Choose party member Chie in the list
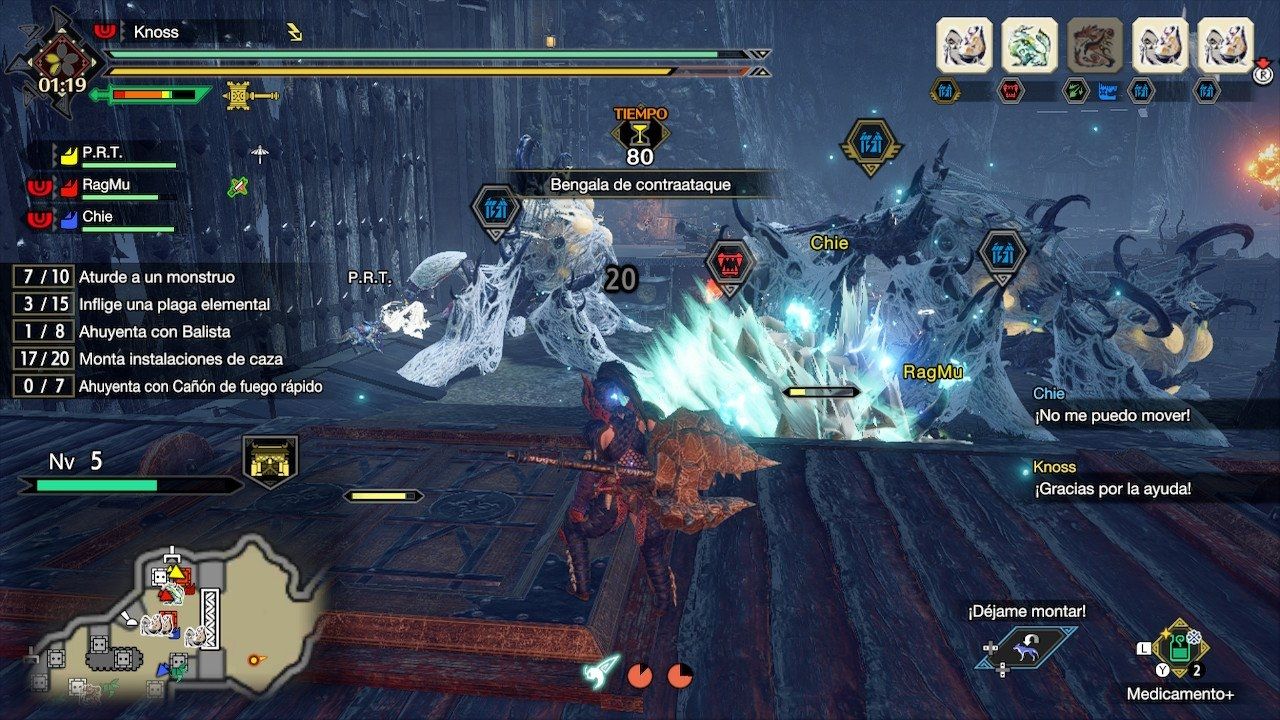 coord(98,217)
